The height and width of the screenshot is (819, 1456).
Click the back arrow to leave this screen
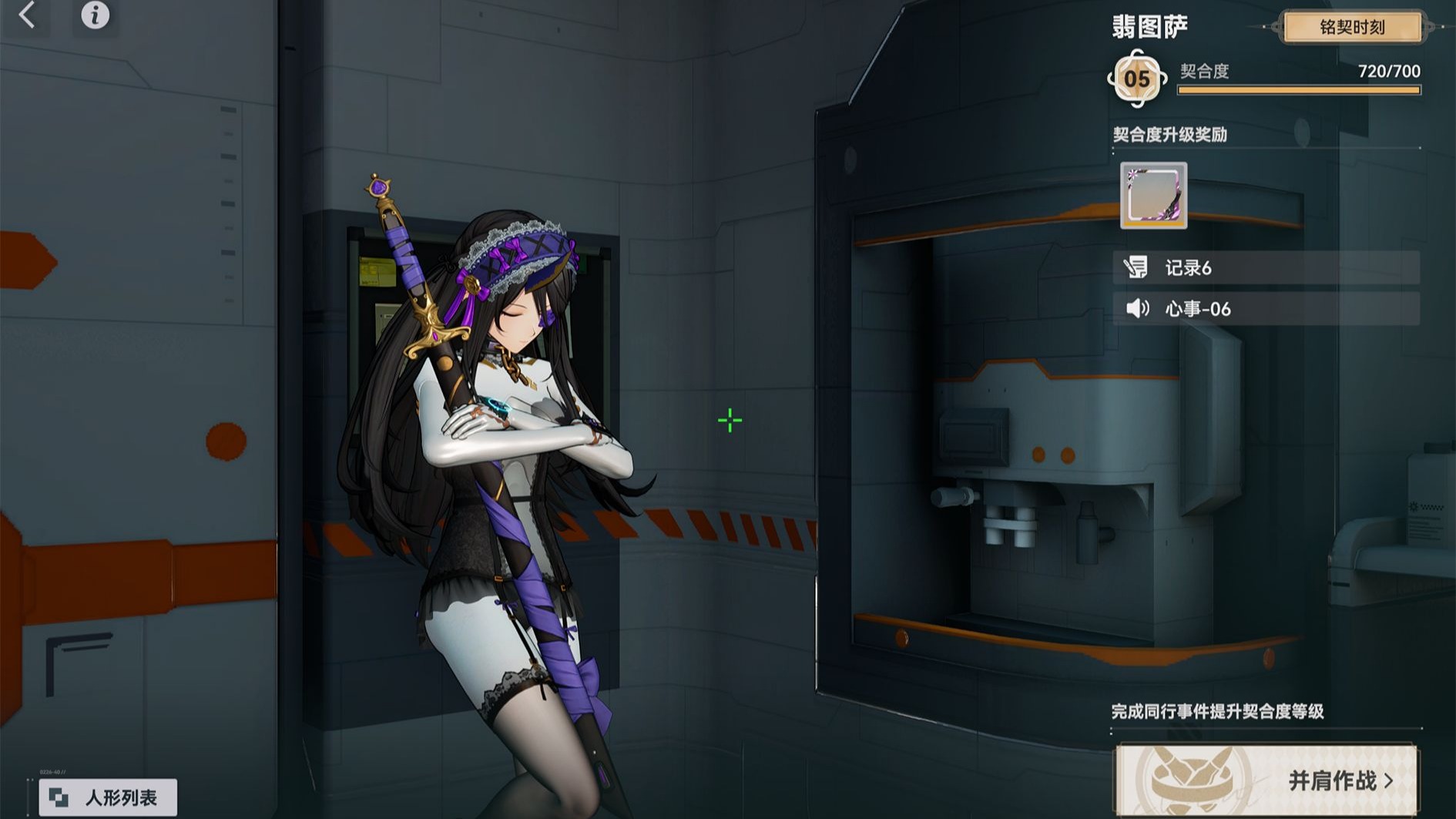28,17
